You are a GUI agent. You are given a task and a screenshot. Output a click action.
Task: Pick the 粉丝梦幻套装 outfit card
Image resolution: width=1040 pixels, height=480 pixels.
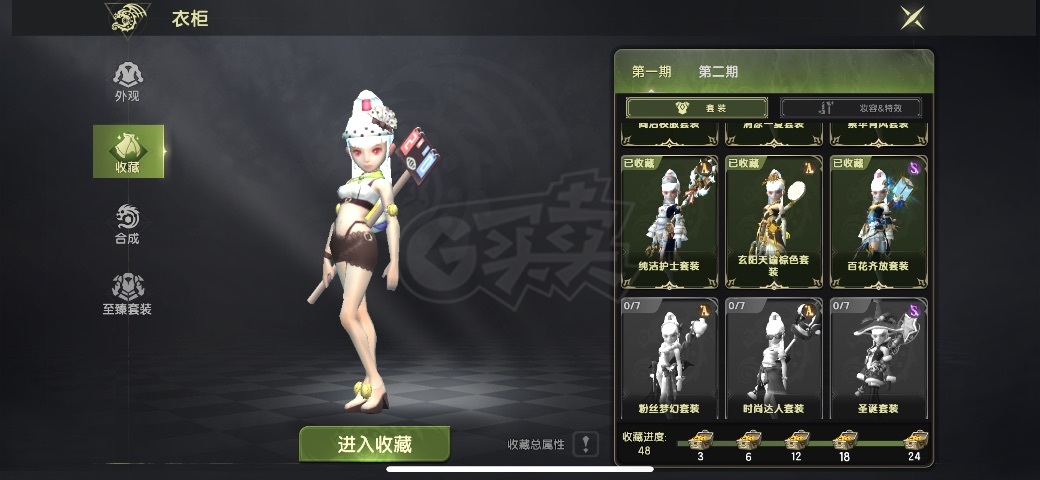click(669, 358)
